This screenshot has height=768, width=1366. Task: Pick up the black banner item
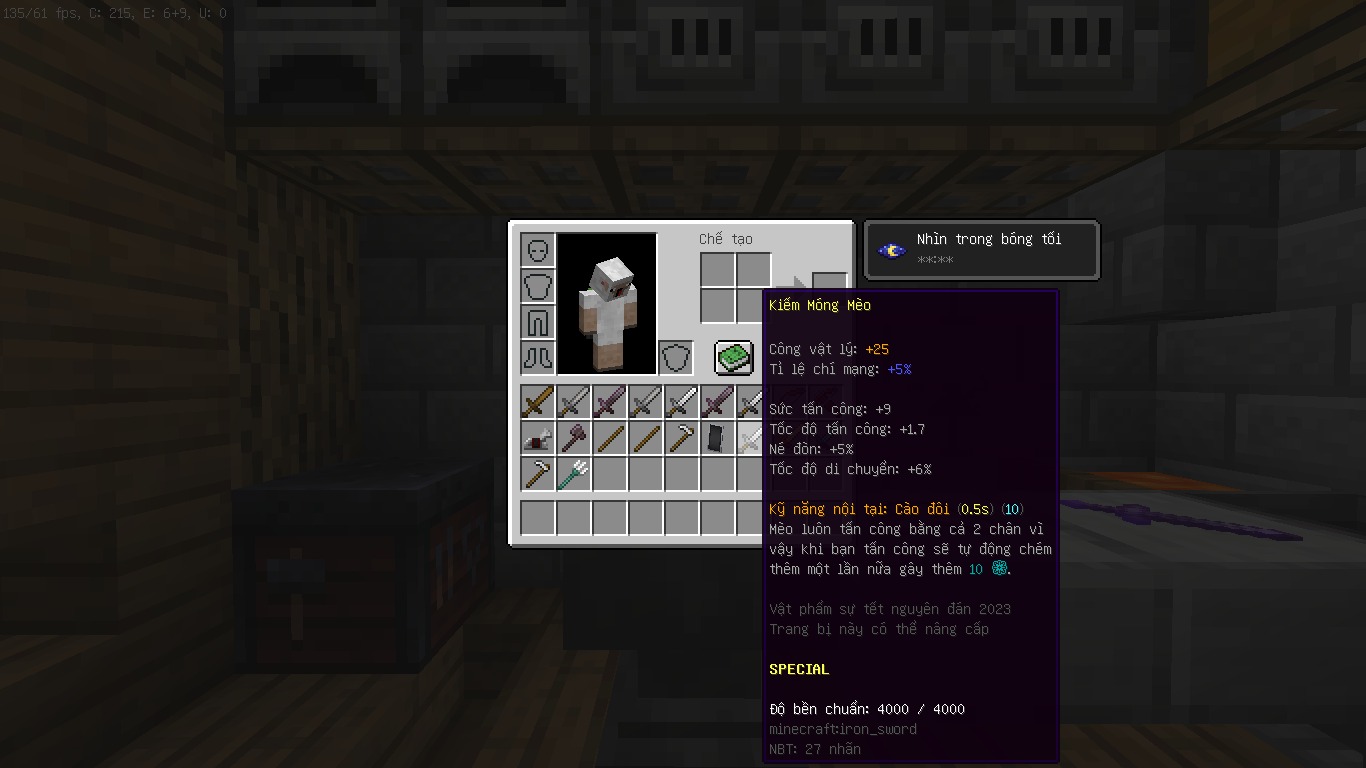(717, 438)
